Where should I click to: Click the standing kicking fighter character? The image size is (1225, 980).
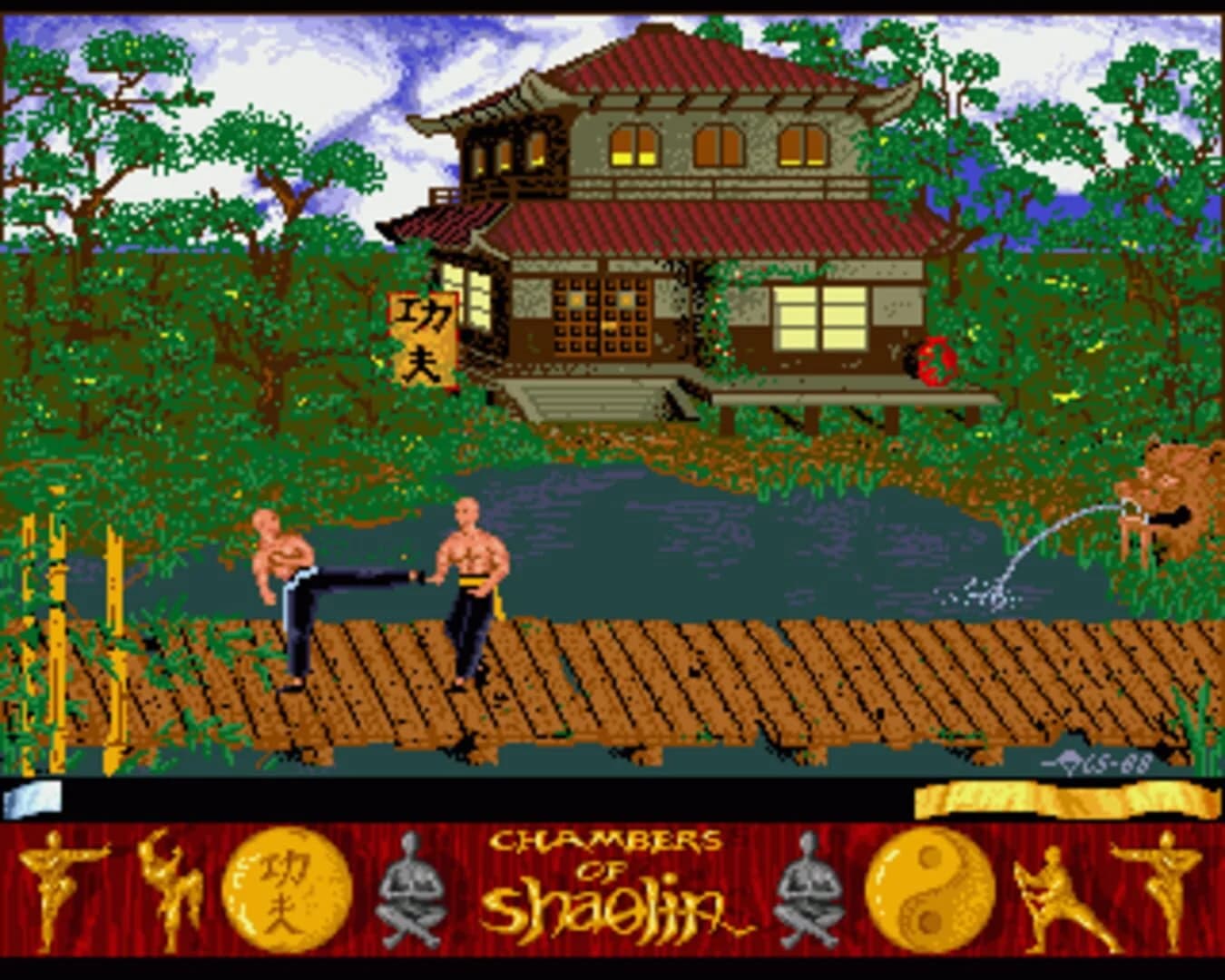(x=472, y=590)
